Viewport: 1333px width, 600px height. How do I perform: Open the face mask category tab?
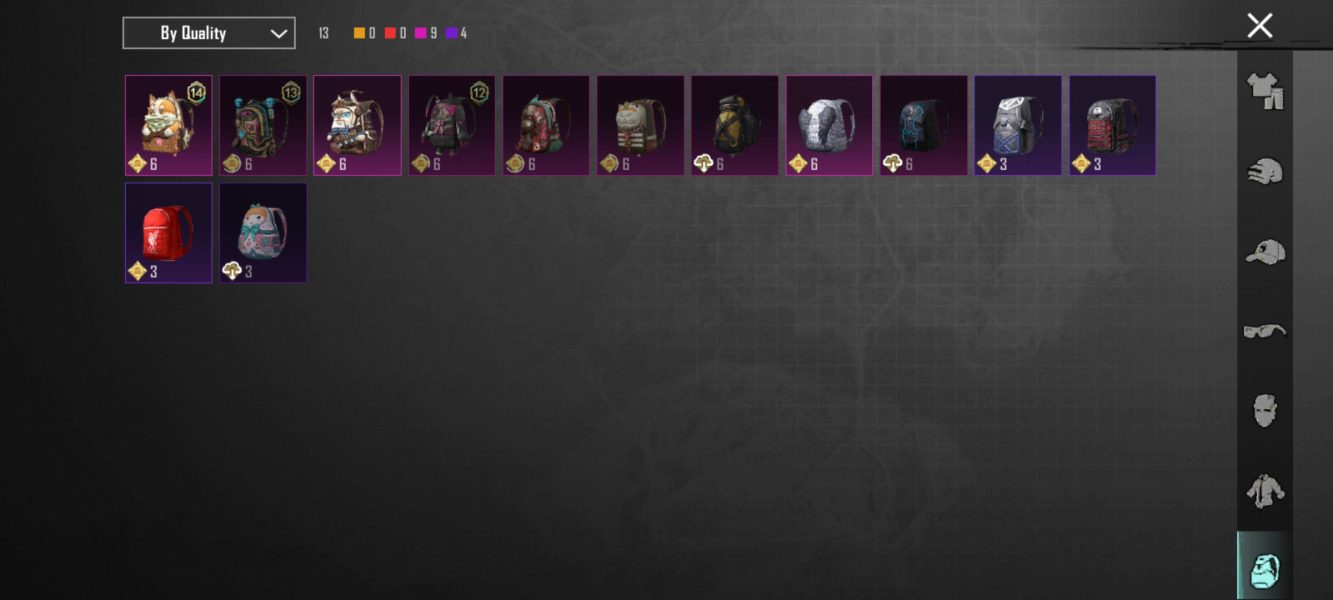point(1264,411)
